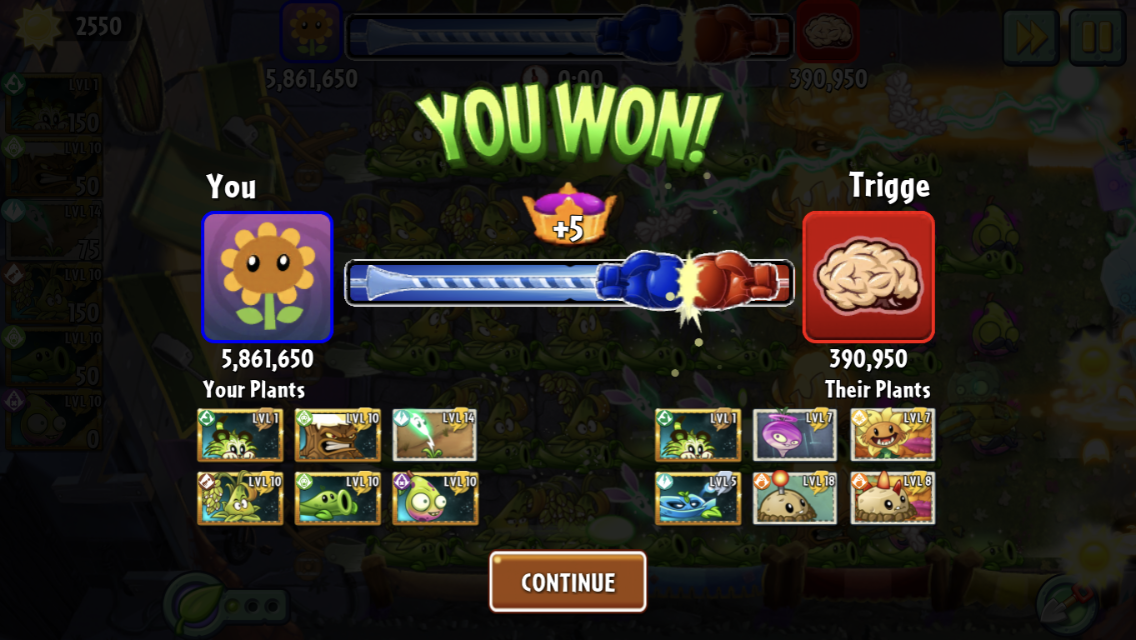This screenshot has width=1136, height=640.
Task: Continue past the victory screen
Action: [x=567, y=582]
